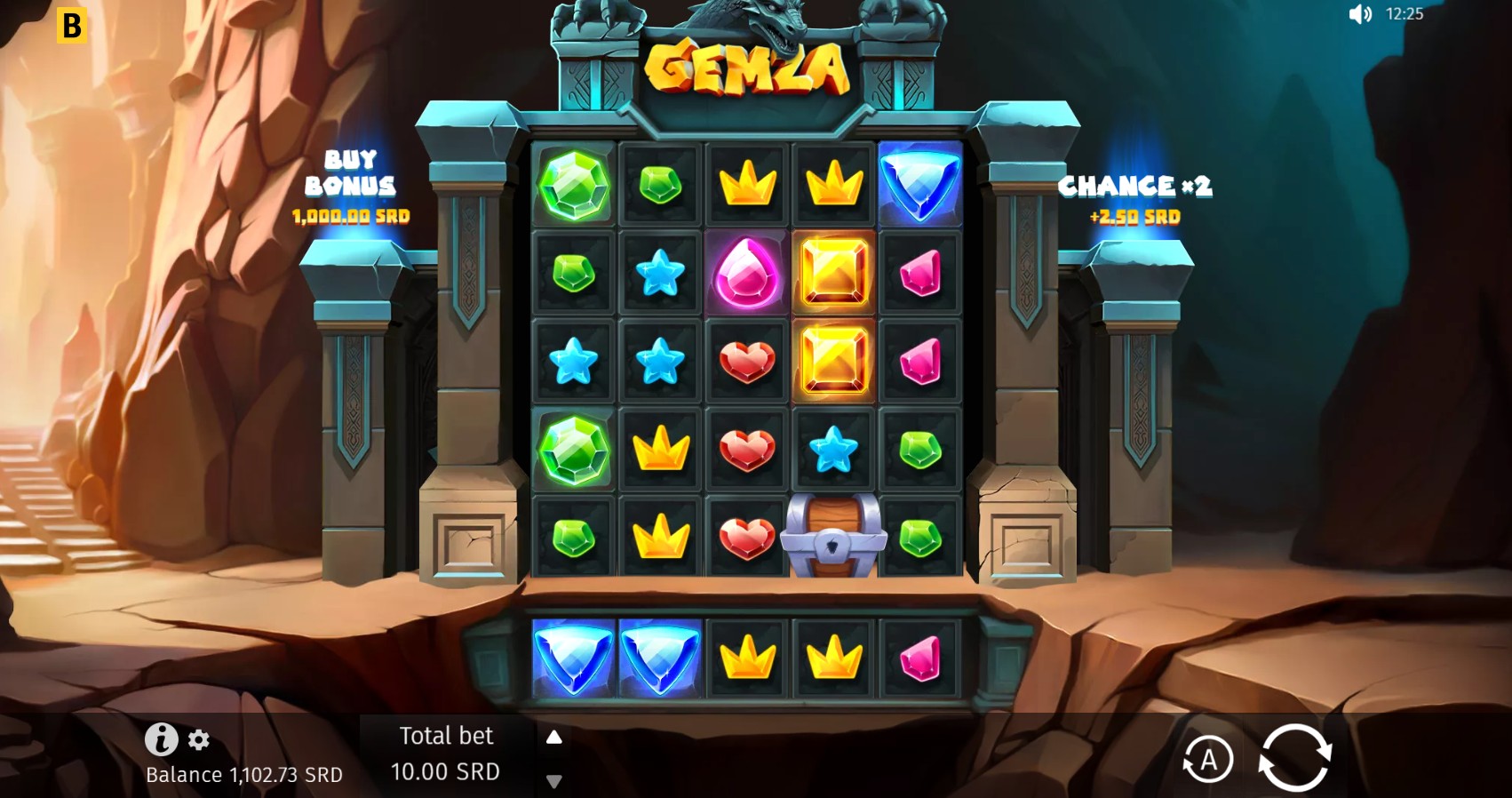This screenshot has height=798, width=1512.
Task: Open game rules via the info icon
Action: 161,738
